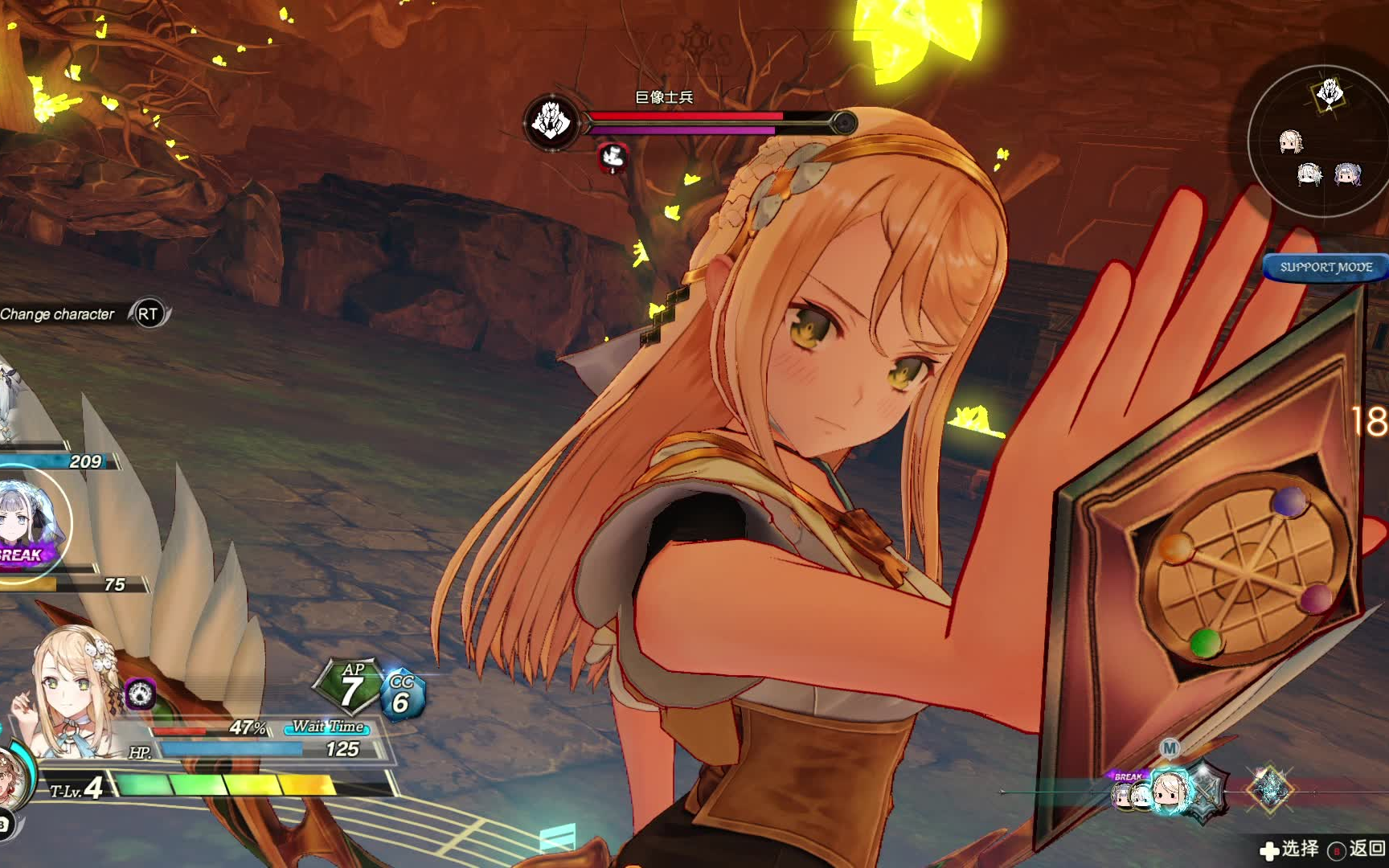Inspect the status effect icon under enemy bar
The width and height of the screenshot is (1389, 868).
(x=614, y=157)
